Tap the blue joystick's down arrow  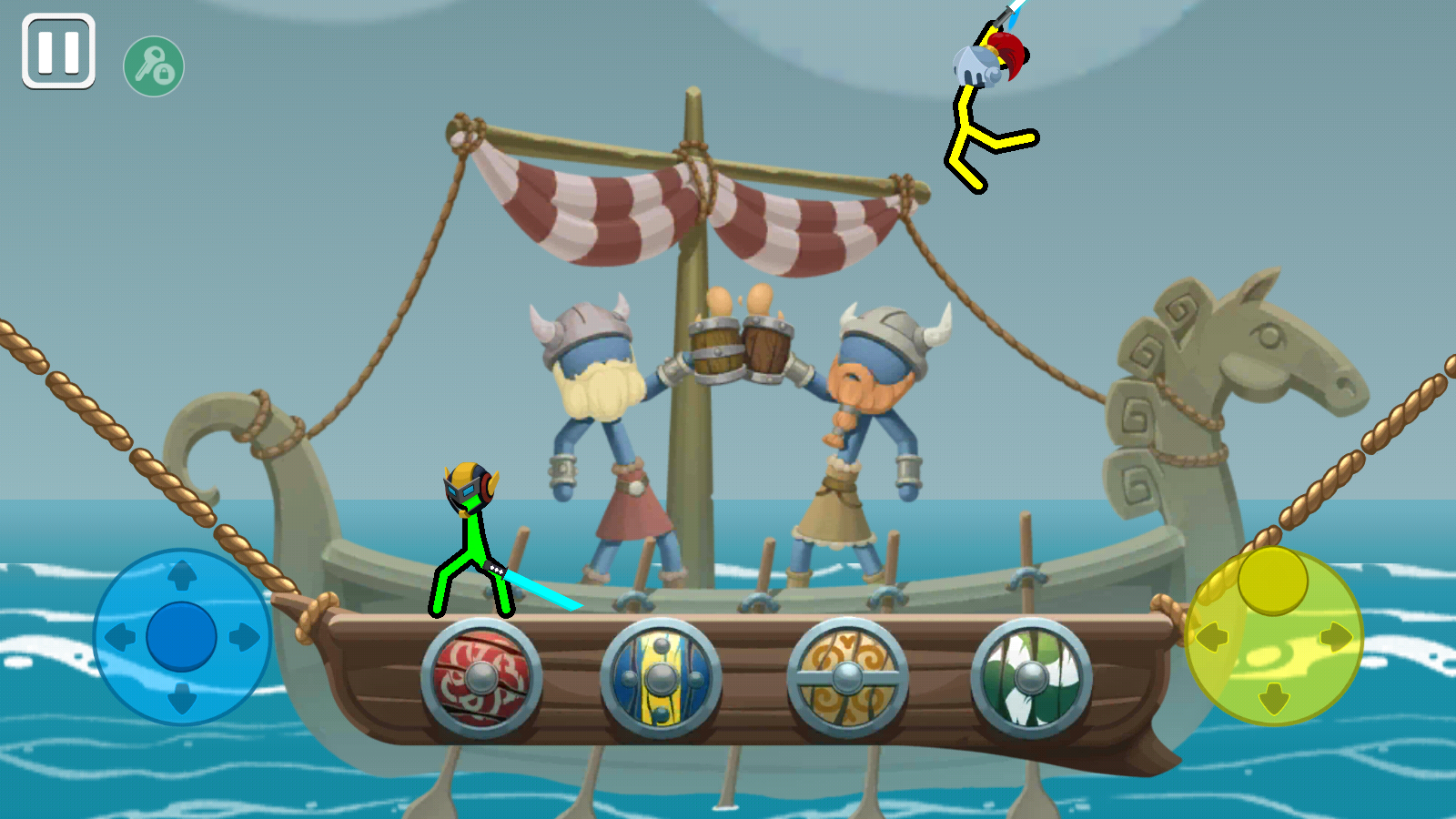pyautogui.click(x=182, y=699)
